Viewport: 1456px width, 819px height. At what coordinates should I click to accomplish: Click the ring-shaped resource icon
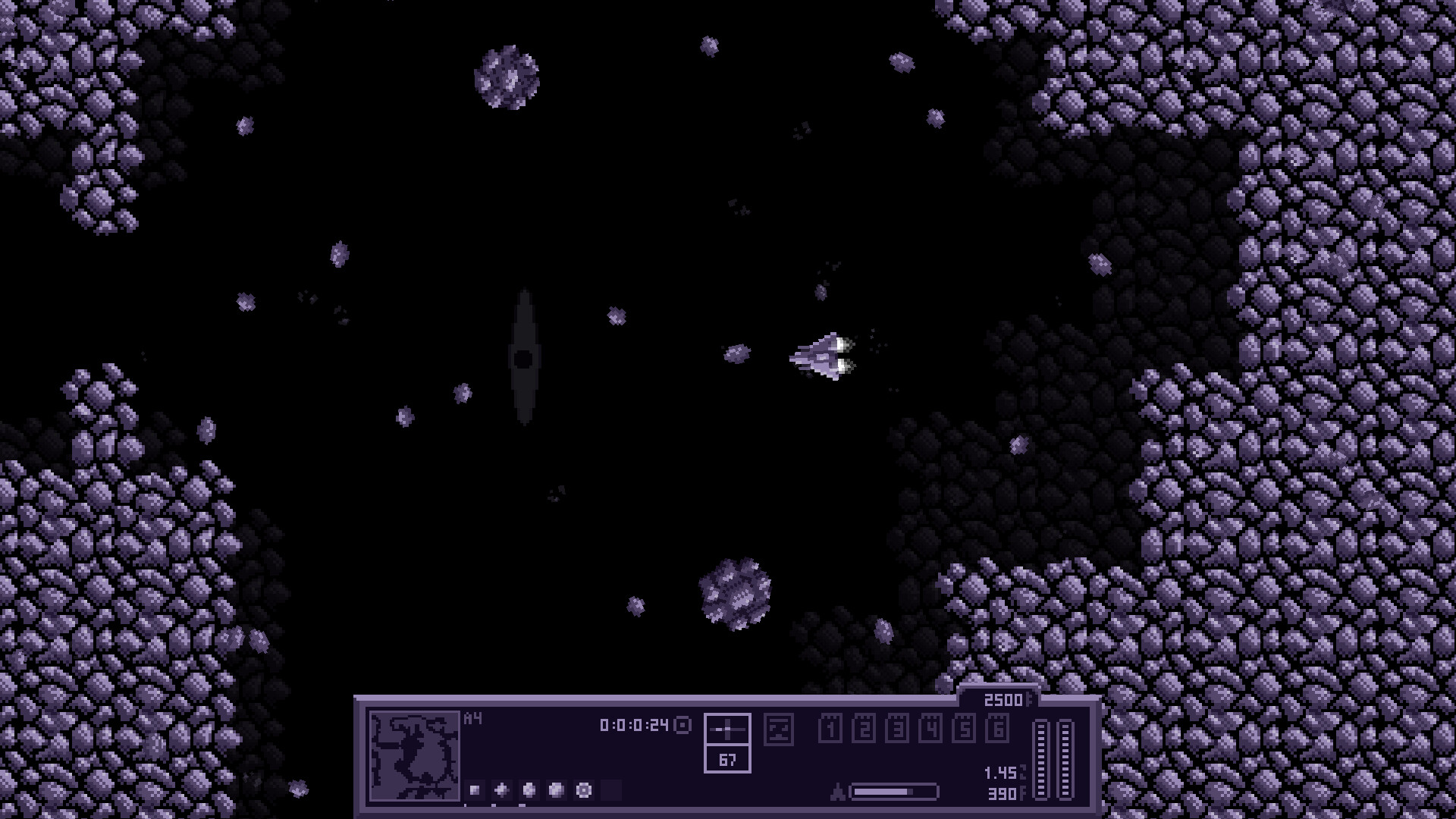tap(583, 792)
